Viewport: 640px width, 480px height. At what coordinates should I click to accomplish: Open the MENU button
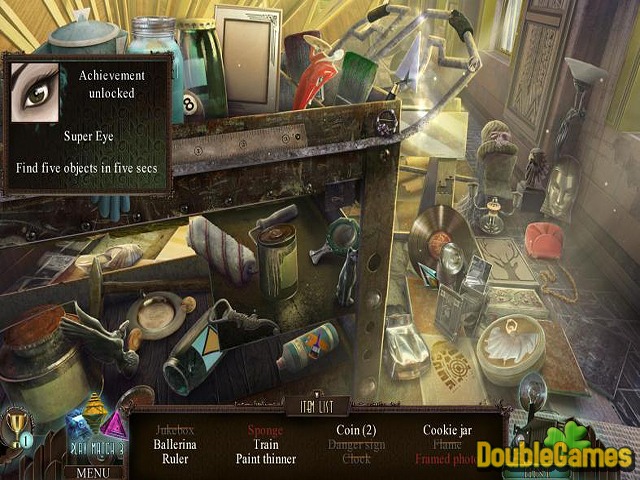coord(92,472)
